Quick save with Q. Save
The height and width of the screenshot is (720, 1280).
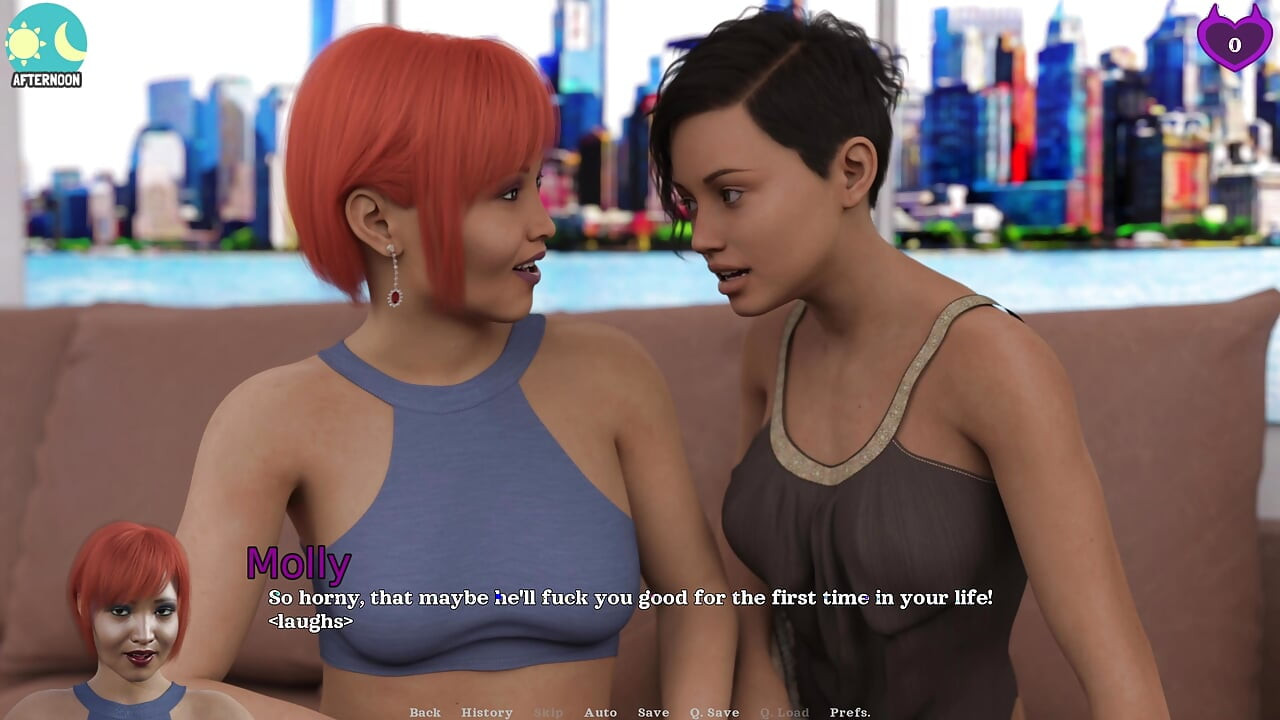(714, 712)
